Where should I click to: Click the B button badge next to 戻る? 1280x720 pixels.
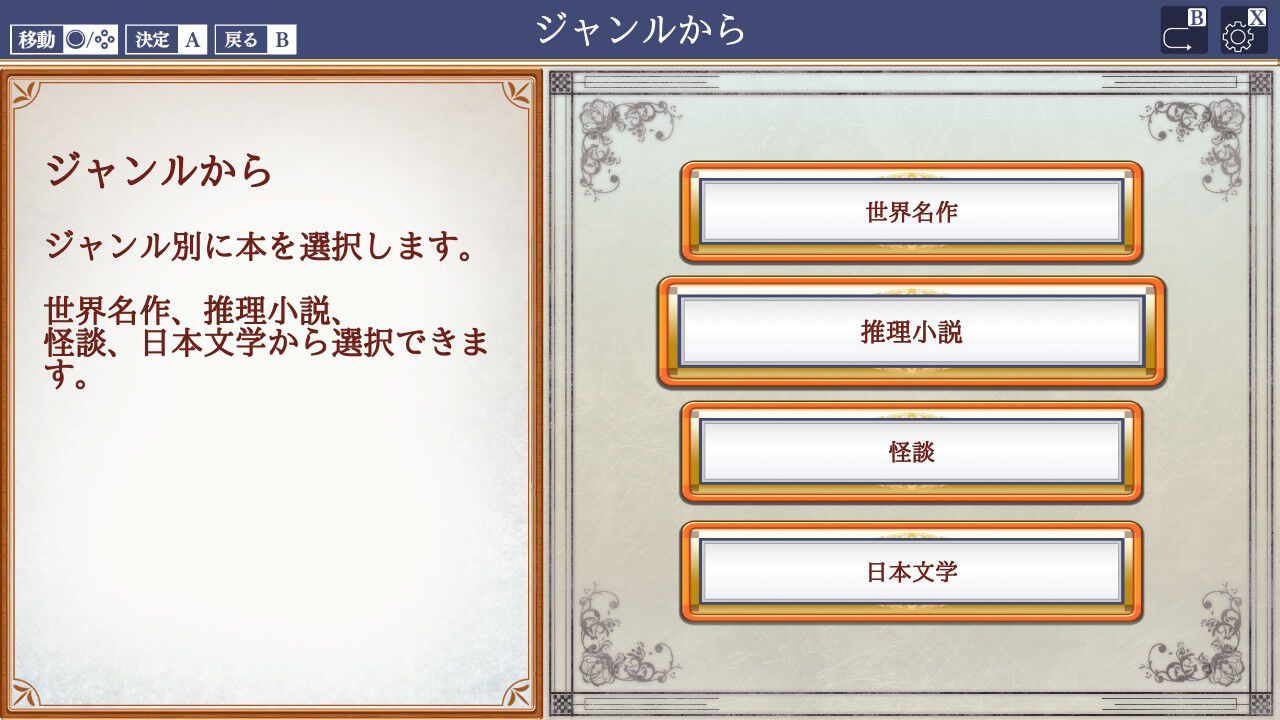pyautogui.click(x=283, y=40)
